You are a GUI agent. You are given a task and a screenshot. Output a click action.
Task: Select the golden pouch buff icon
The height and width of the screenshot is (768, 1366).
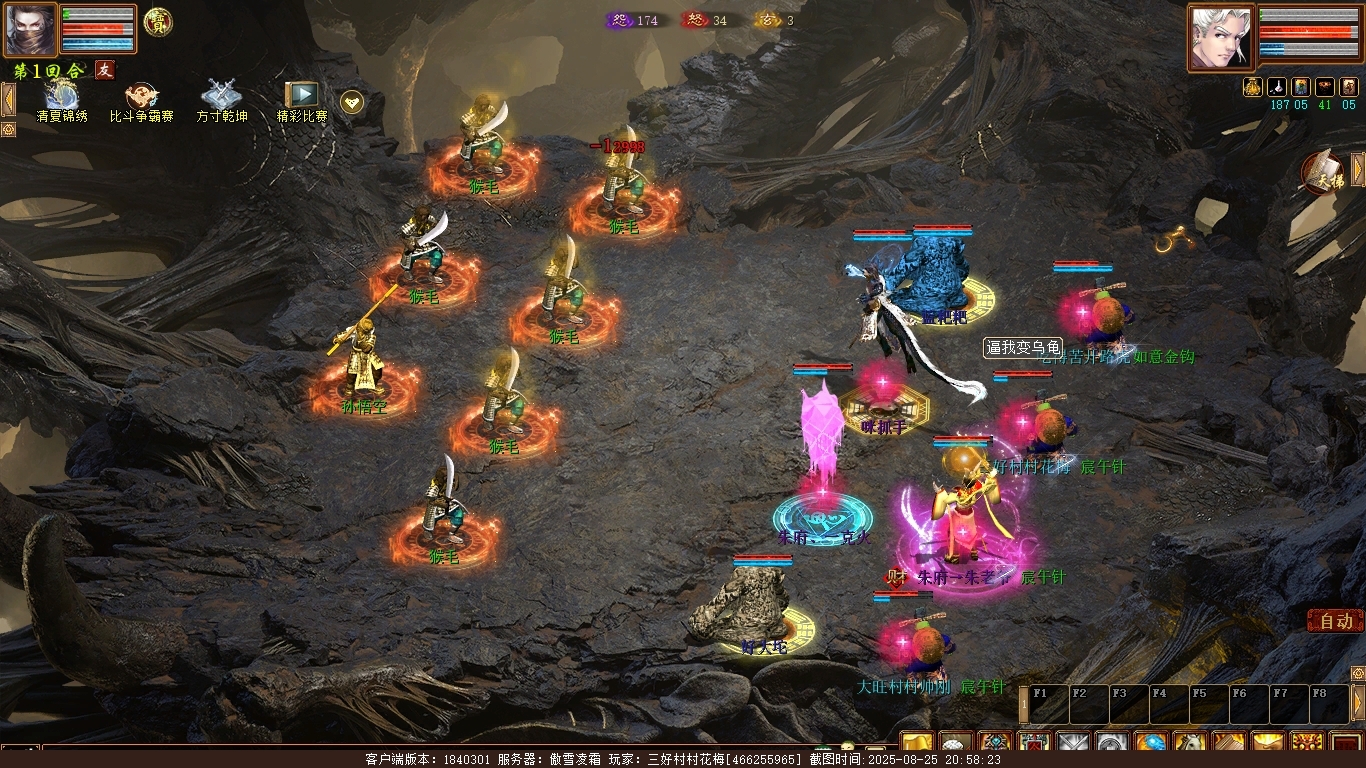(1253, 87)
